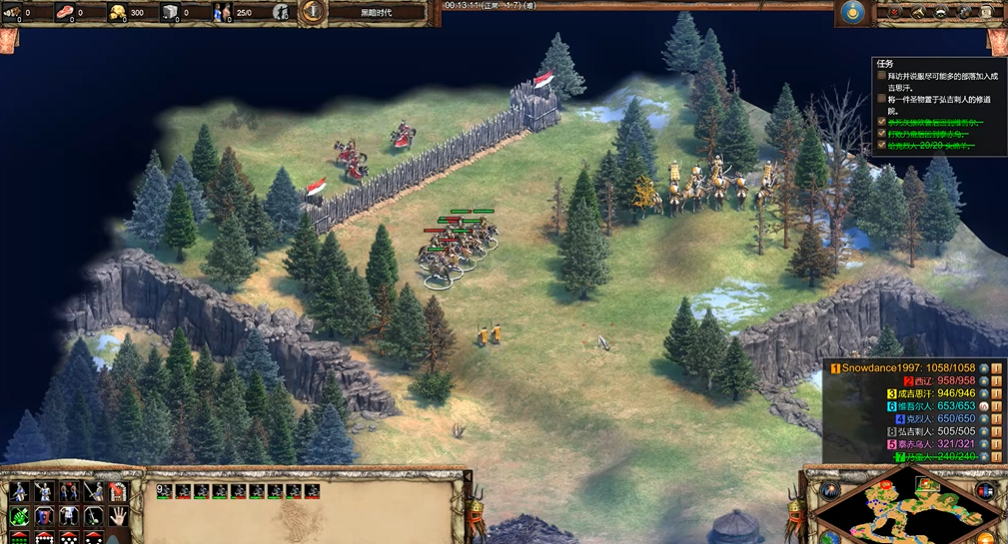Toggle the first unchecked task objective checkbox
The image size is (1008, 544).
point(881,75)
